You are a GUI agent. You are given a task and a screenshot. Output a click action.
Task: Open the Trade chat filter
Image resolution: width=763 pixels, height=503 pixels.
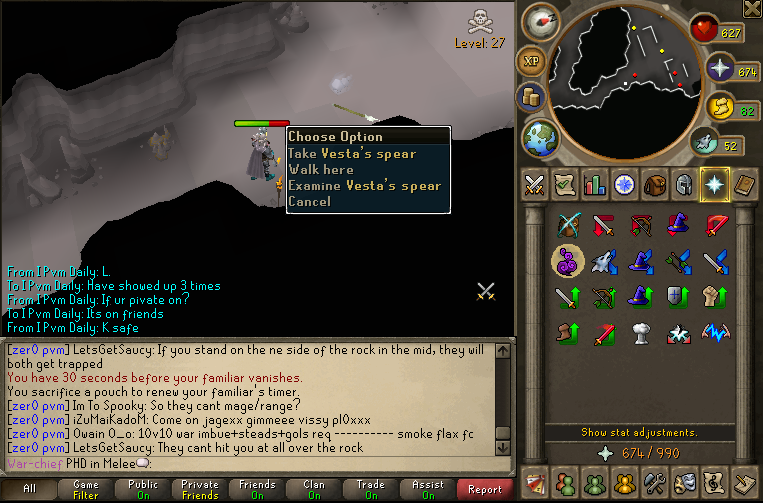[x=371, y=489]
